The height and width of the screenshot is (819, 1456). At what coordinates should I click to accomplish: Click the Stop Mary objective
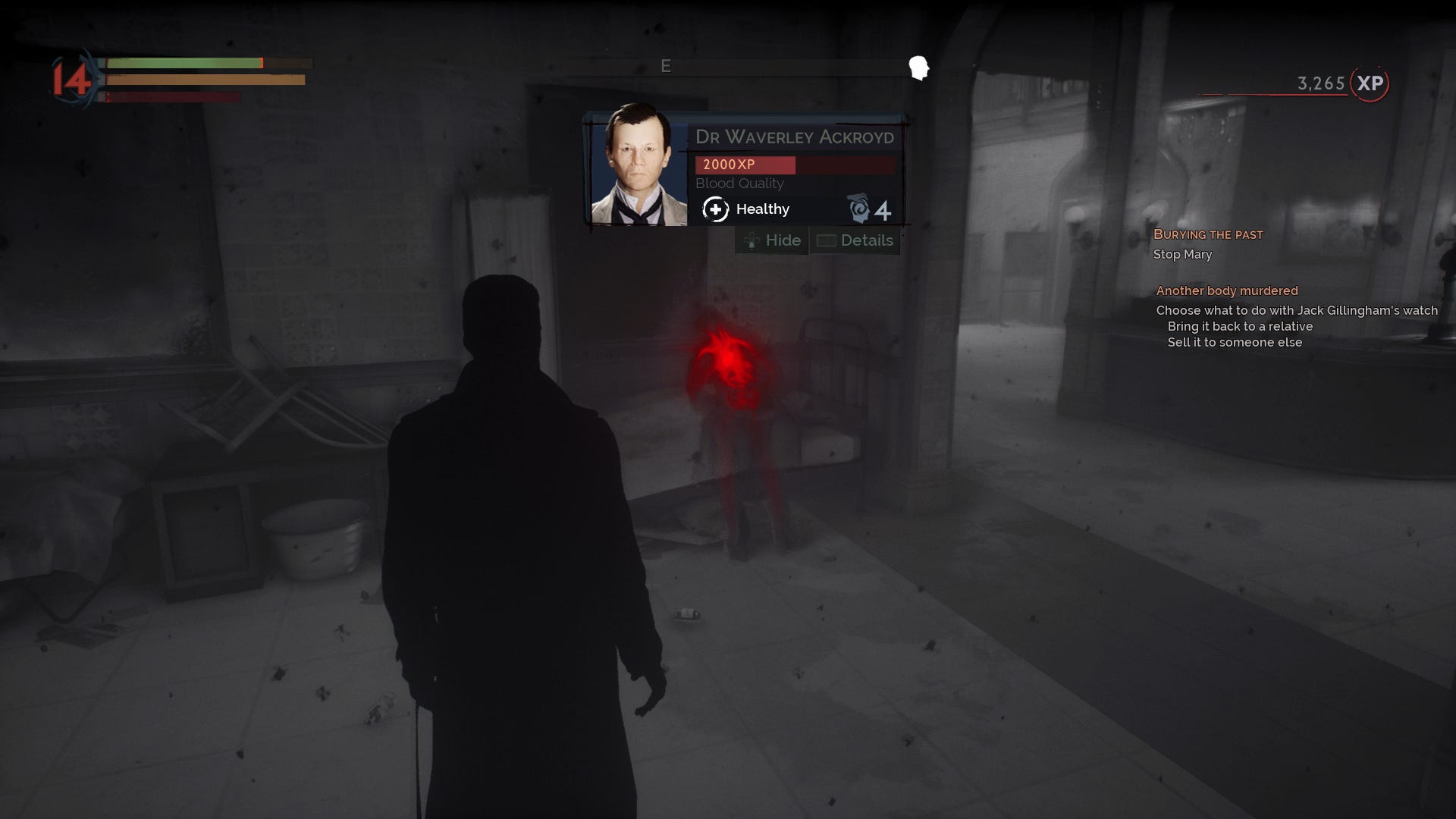coord(1181,255)
